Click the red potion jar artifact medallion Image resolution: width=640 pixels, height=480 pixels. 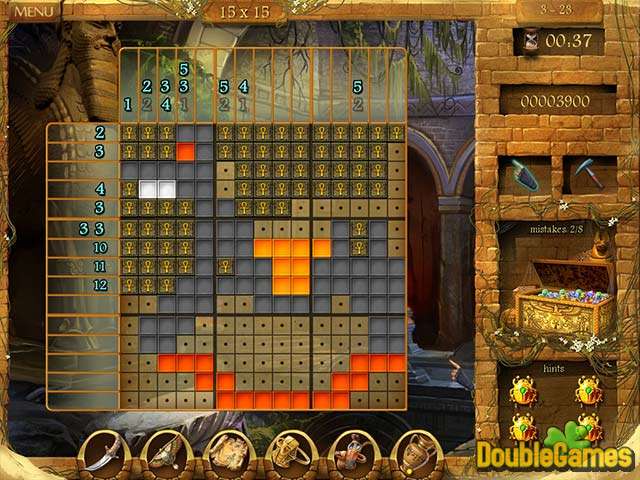coord(353,451)
